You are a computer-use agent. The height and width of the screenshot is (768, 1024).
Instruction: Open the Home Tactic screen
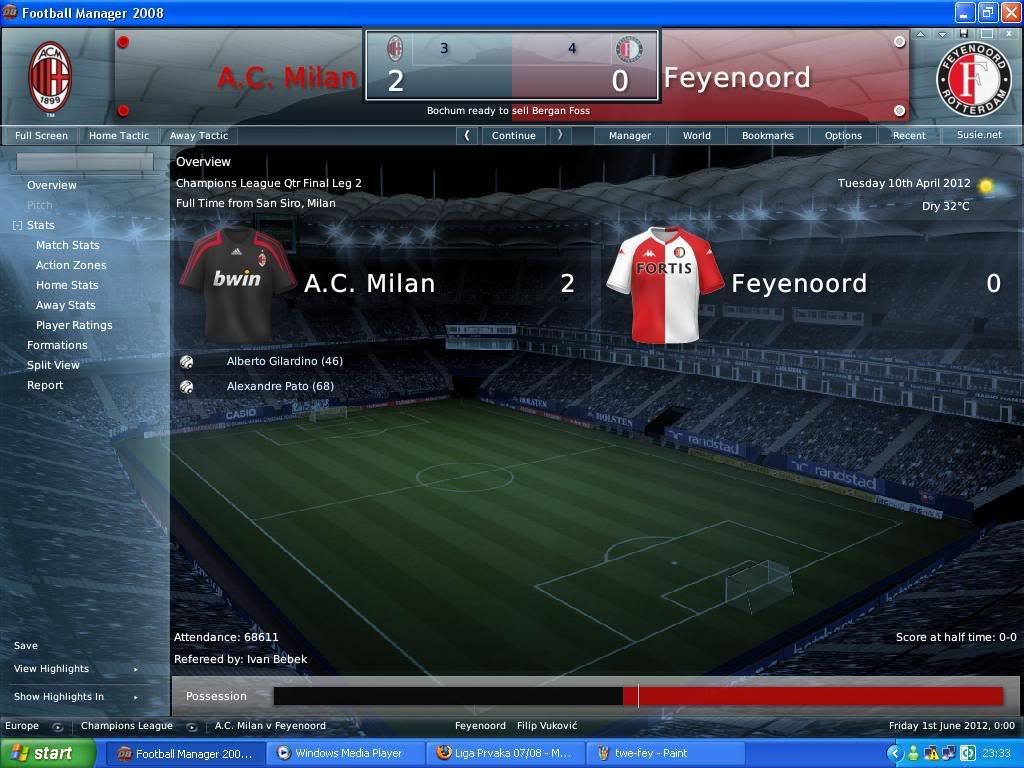pyautogui.click(x=119, y=135)
